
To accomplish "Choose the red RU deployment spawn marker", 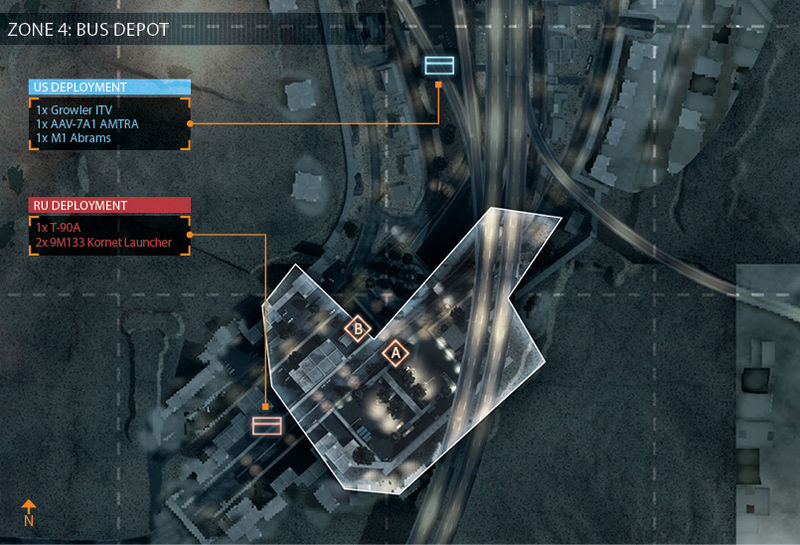I will click(x=266, y=426).
